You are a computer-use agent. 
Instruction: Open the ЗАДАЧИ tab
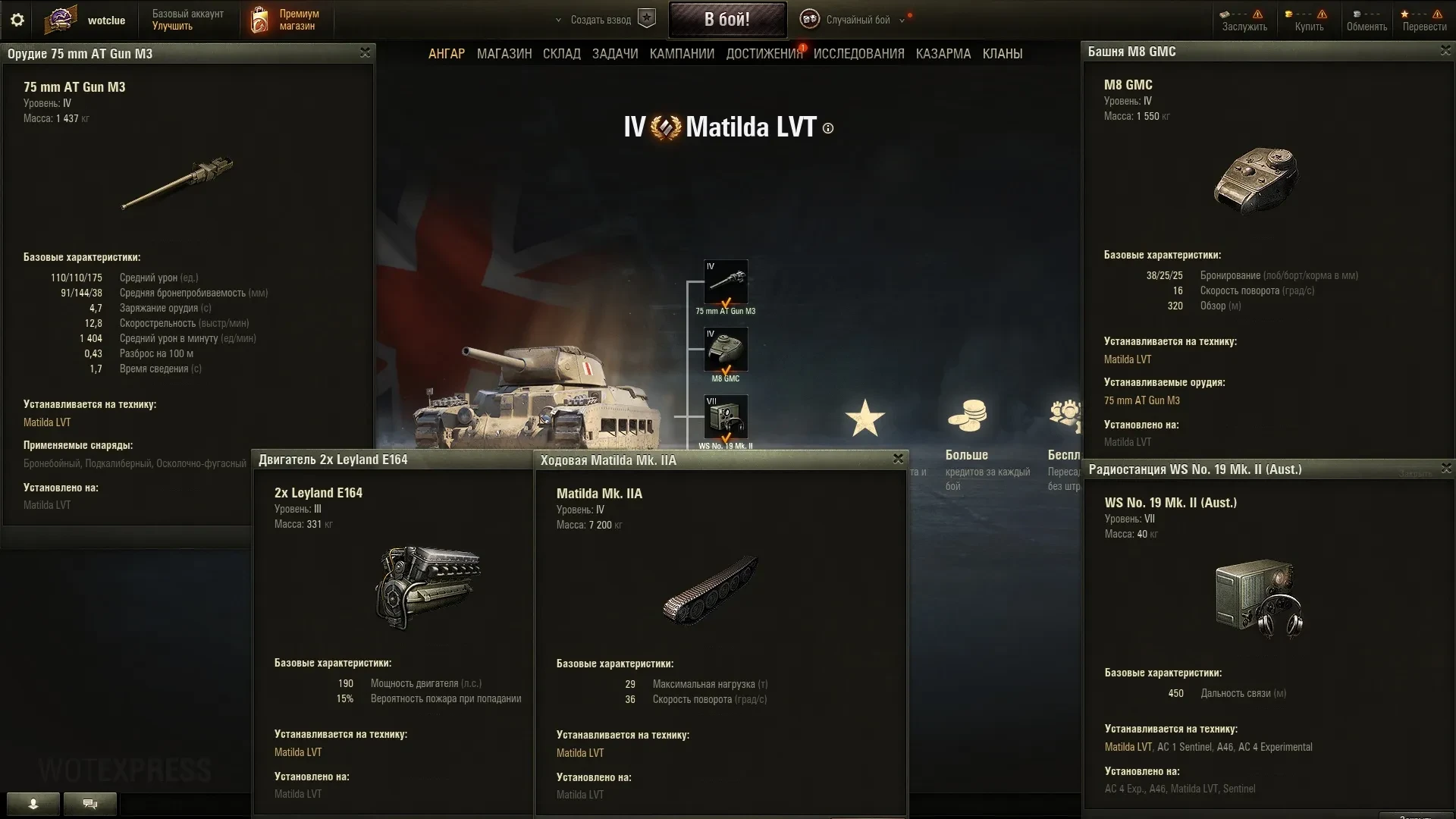tap(615, 54)
